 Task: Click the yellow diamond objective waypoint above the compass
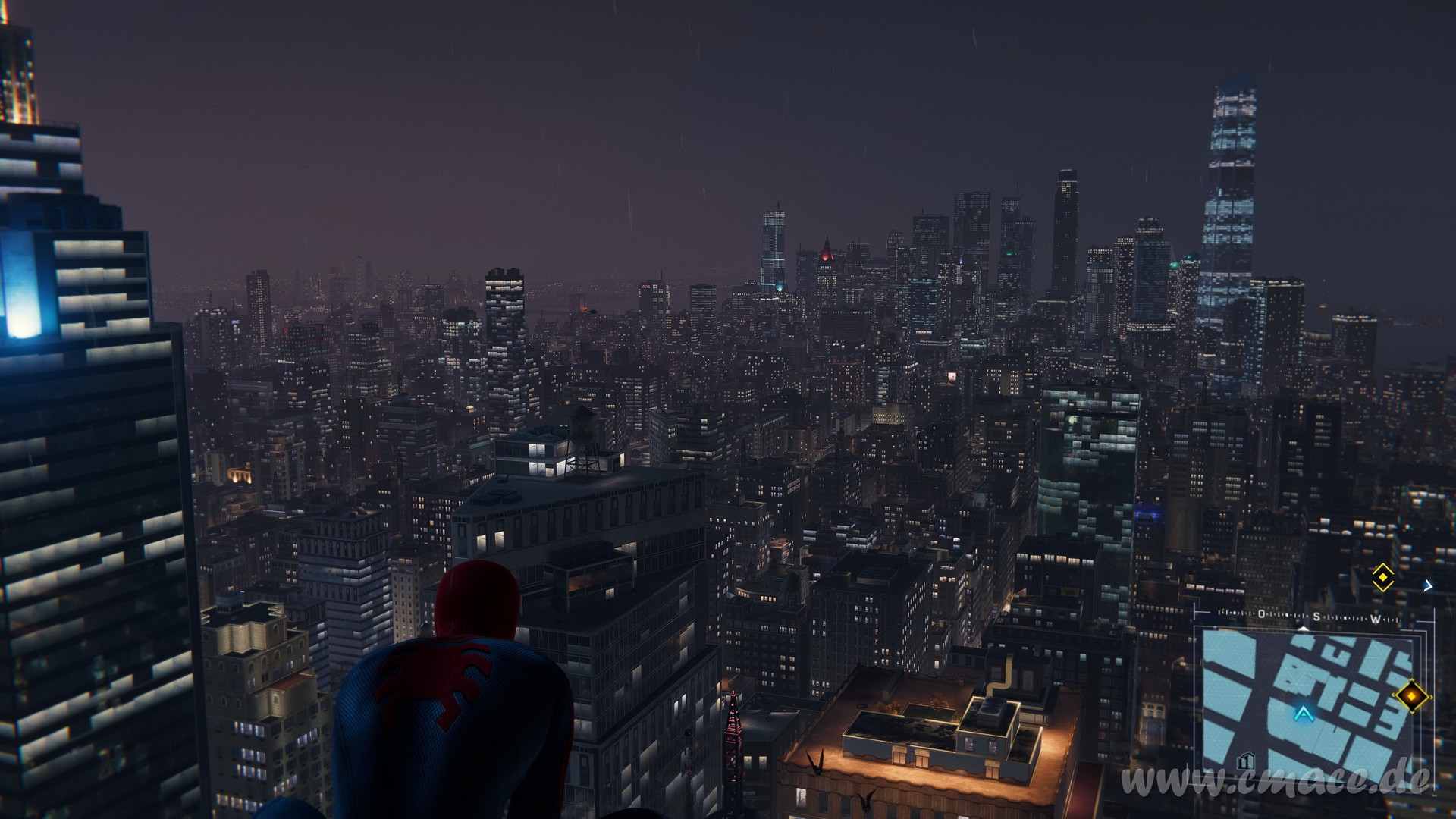click(x=1383, y=578)
